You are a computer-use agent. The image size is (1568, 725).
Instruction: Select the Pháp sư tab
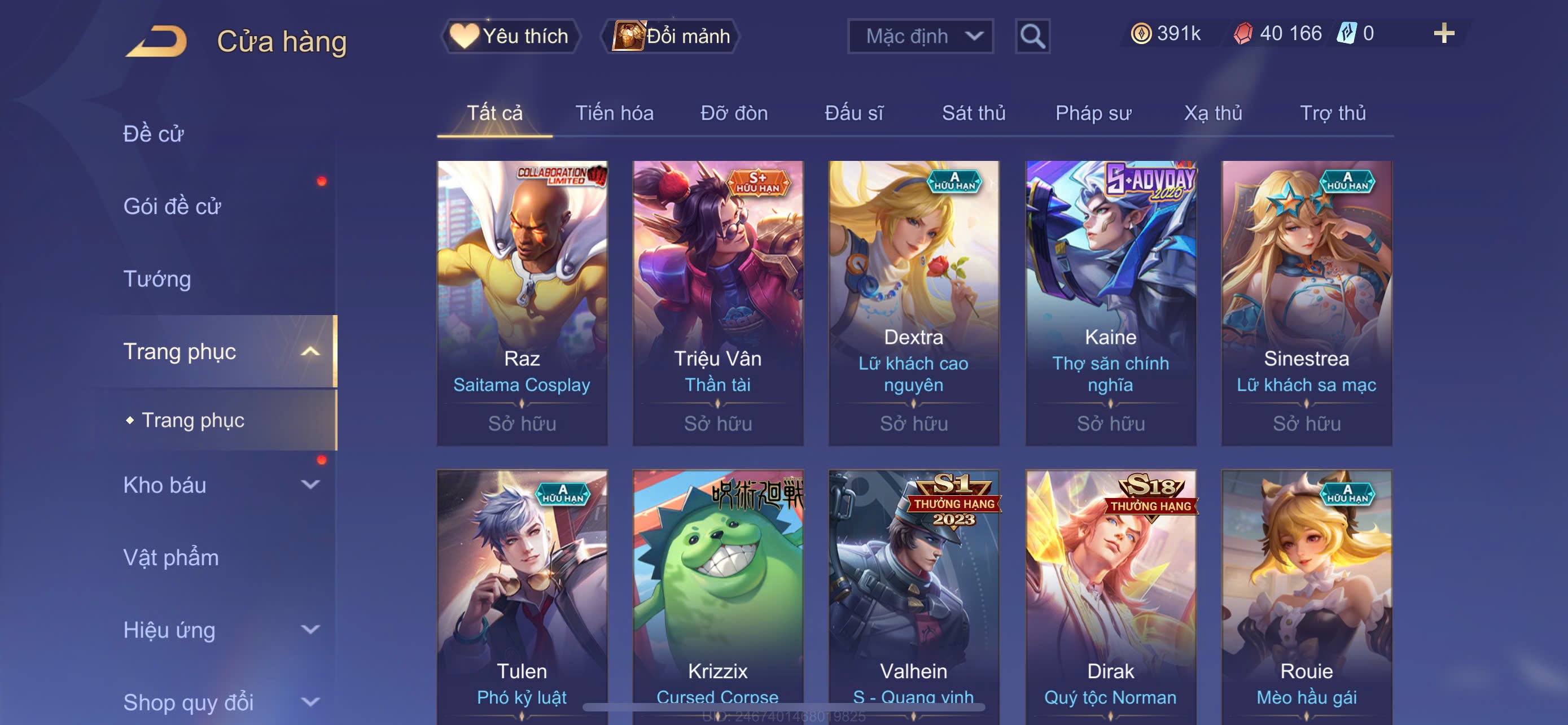coord(1093,113)
